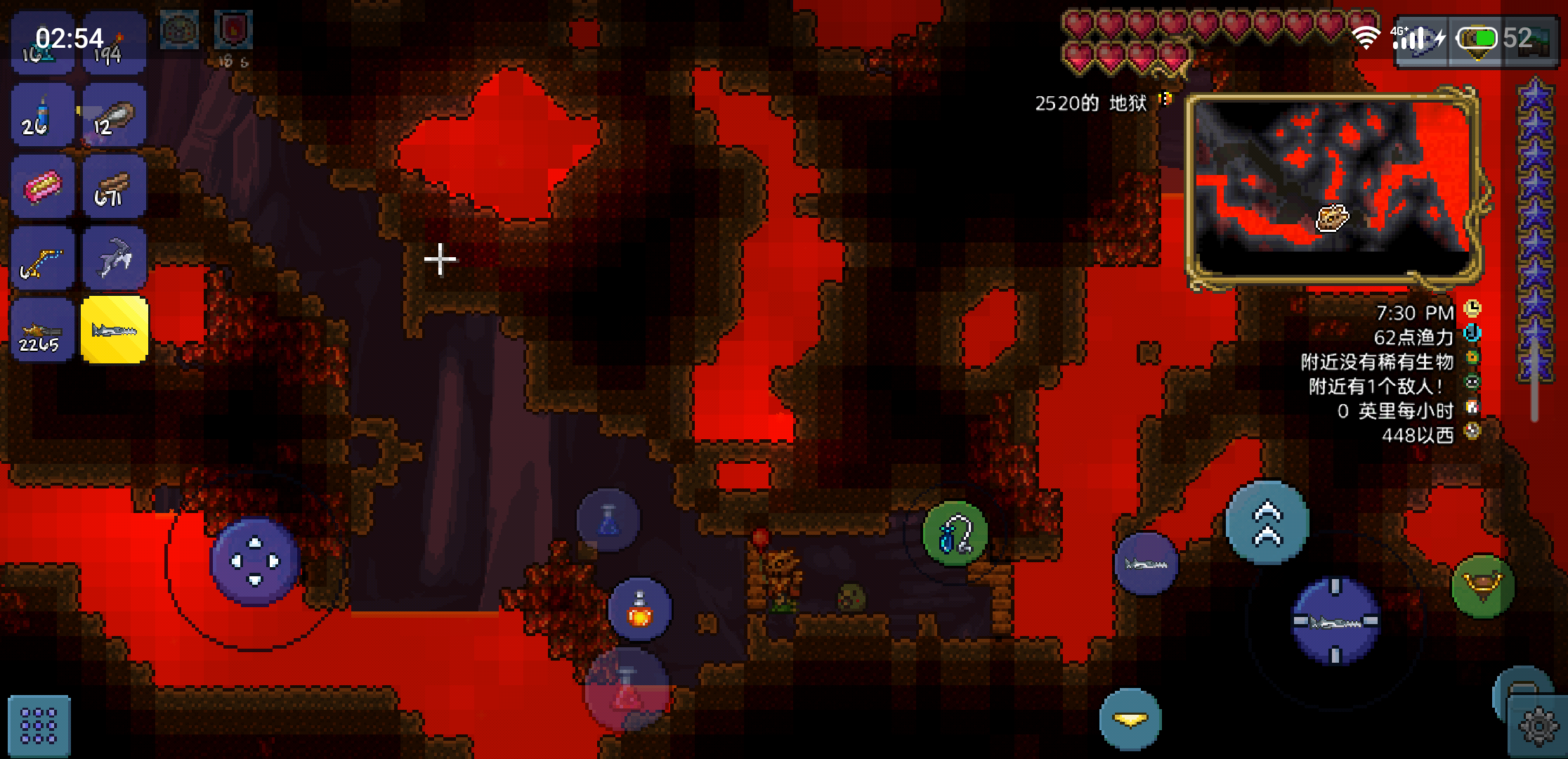Image resolution: width=1568 pixels, height=759 pixels.
Task: Tap the crosshair weapon attack joystick
Action: tap(1335, 622)
